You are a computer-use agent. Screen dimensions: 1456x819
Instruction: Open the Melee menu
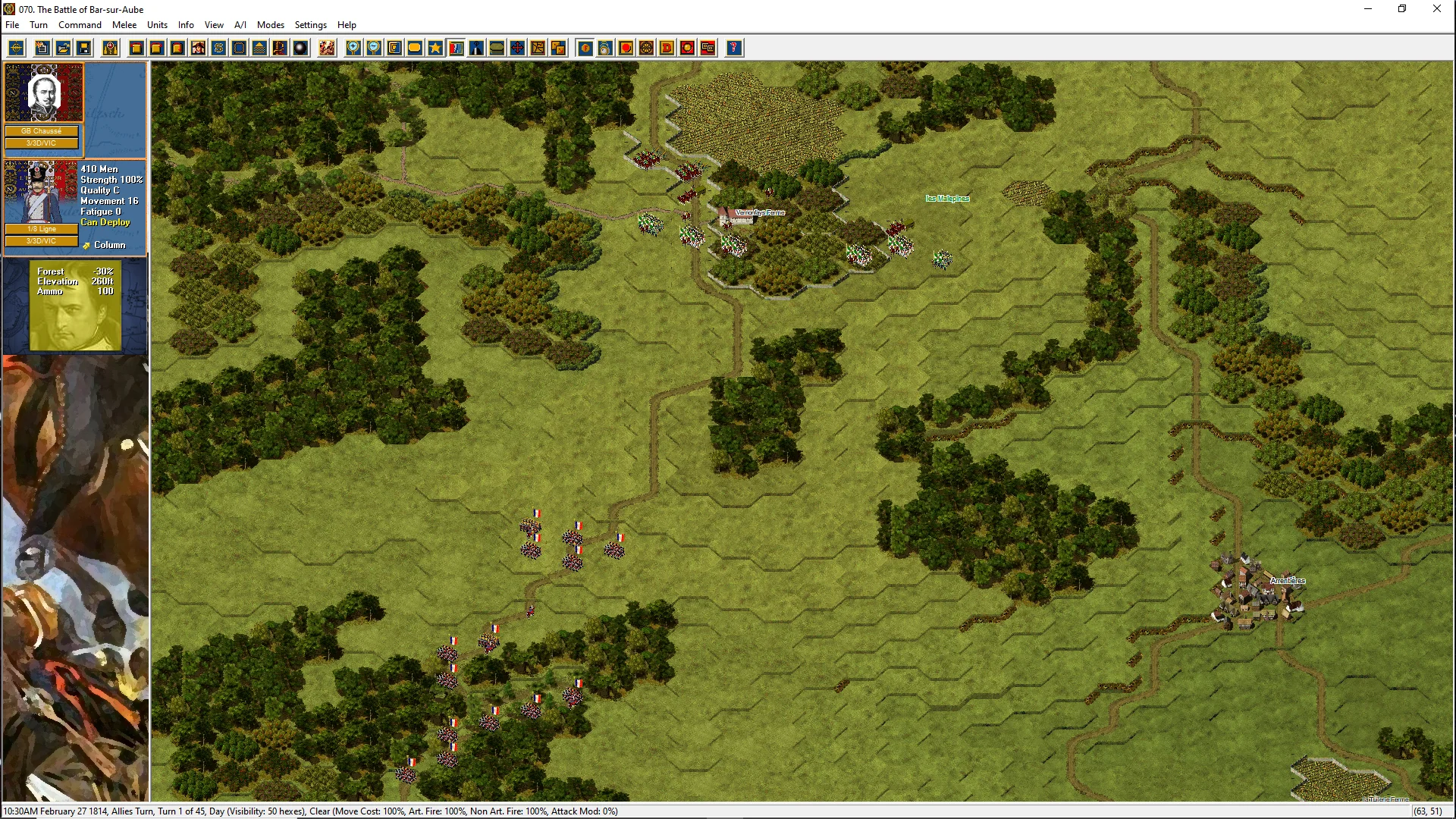coord(124,25)
